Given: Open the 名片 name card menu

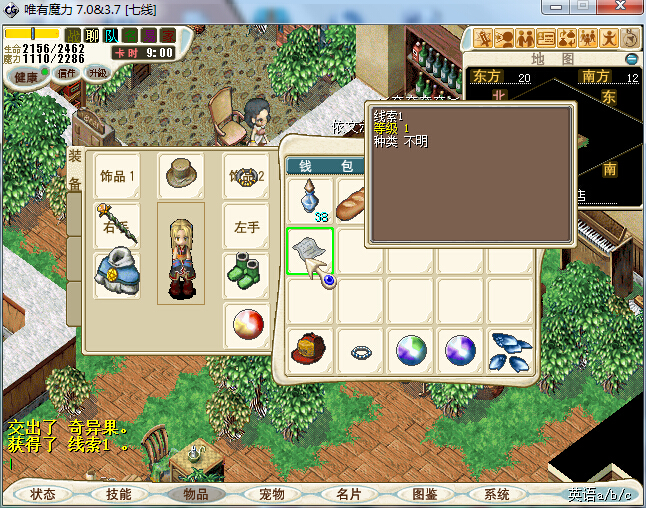Looking at the screenshot, I should point(347,494).
